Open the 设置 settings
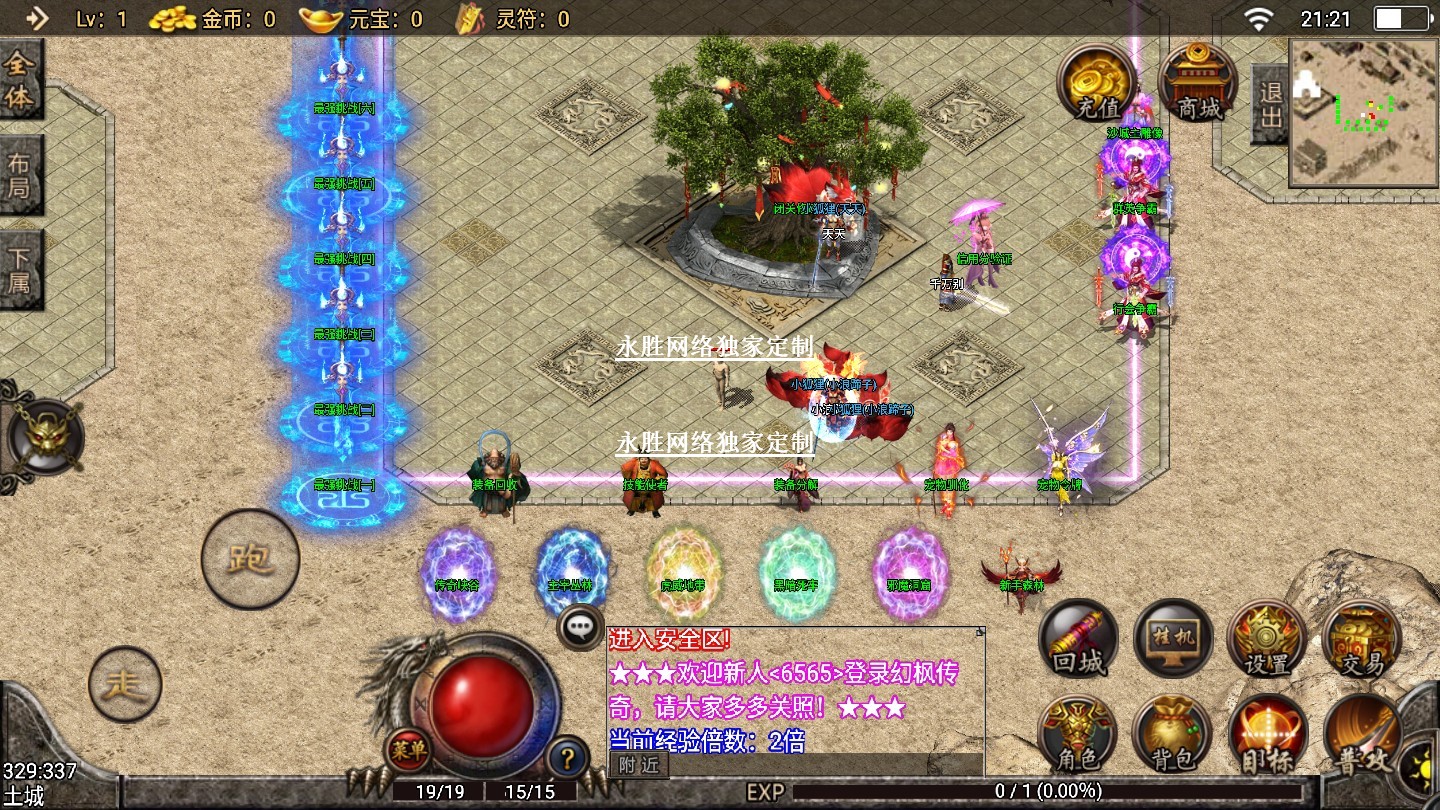Viewport: 1440px width, 810px height. pos(1267,639)
